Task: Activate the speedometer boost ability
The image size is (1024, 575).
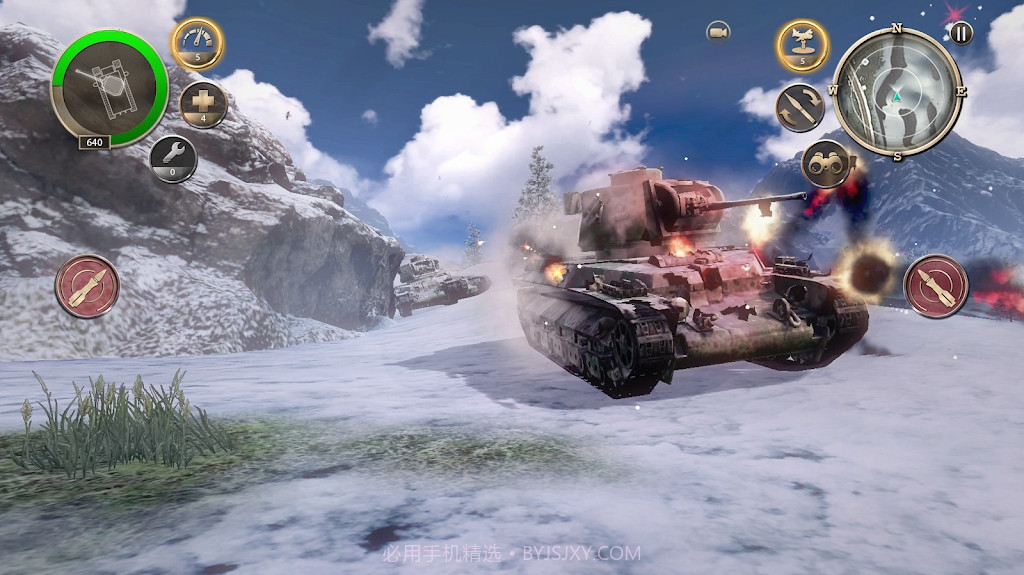Action: pos(197,42)
